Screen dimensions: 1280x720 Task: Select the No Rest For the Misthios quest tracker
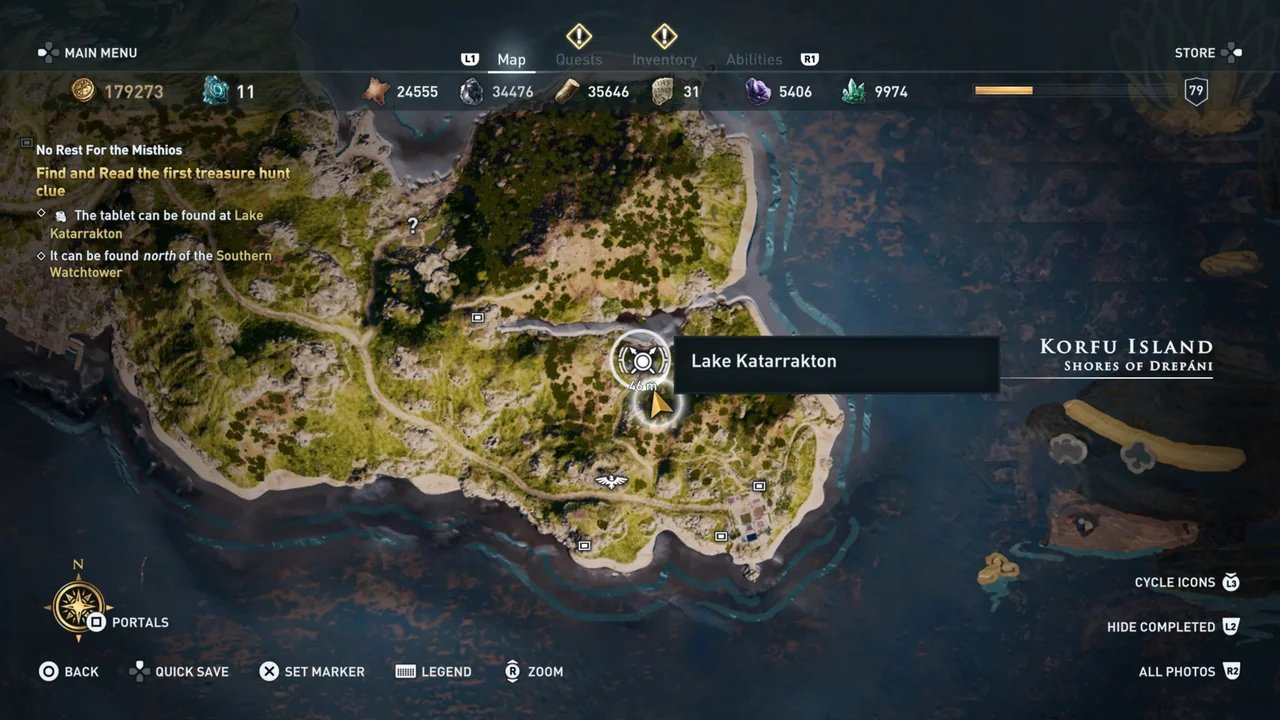click(109, 150)
